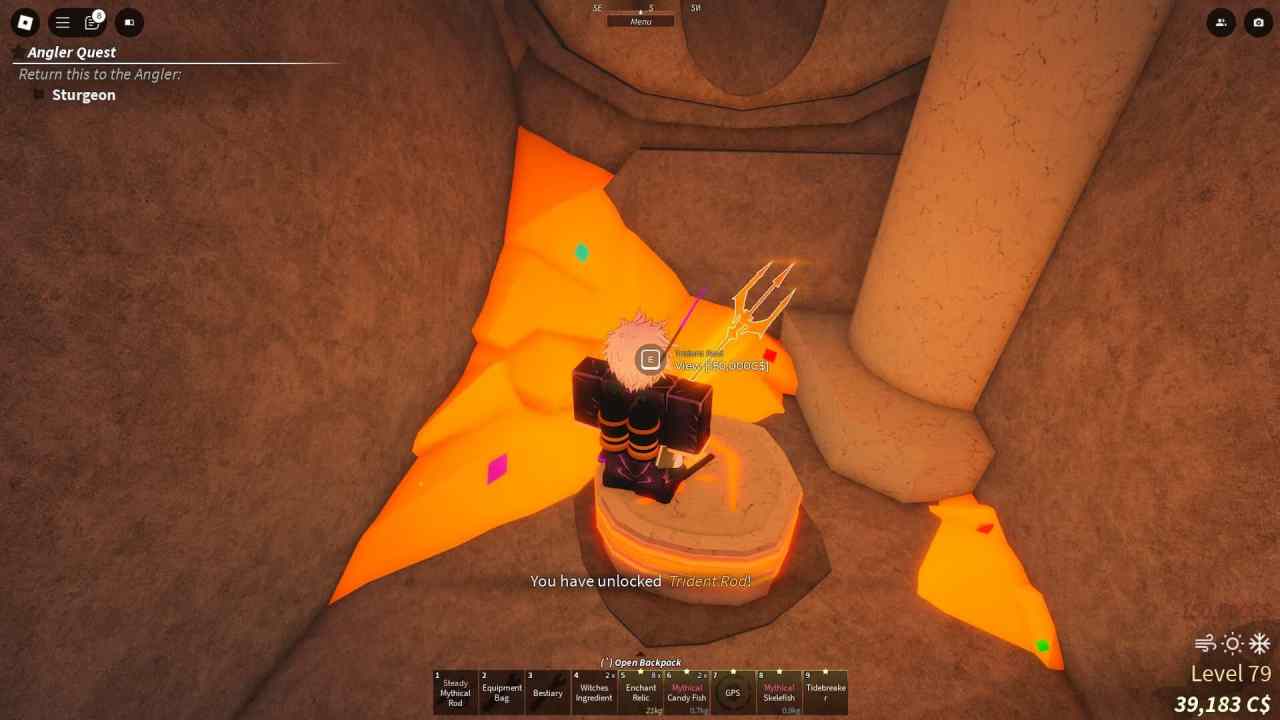This screenshot has height=720, width=1280.
Task: Open the Equipment Bag from the hotbar
Action: point(501,691)
